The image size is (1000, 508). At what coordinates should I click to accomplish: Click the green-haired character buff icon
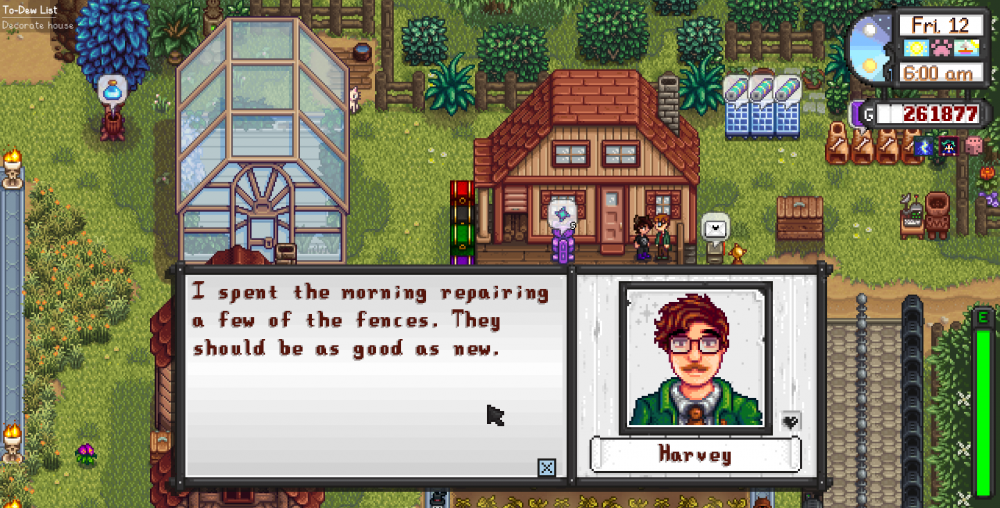click(947, 147)
